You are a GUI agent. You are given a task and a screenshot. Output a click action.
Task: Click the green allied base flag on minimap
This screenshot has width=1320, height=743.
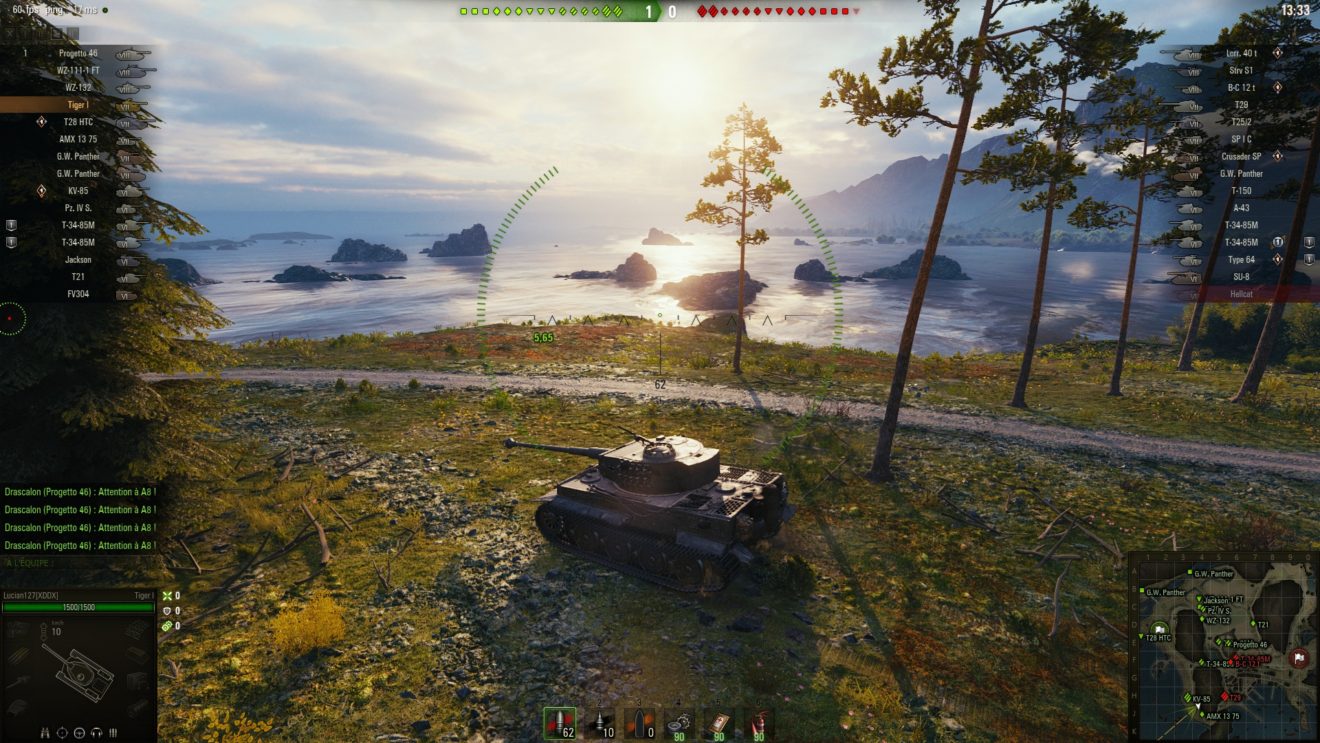click(x=1161, y=628)
